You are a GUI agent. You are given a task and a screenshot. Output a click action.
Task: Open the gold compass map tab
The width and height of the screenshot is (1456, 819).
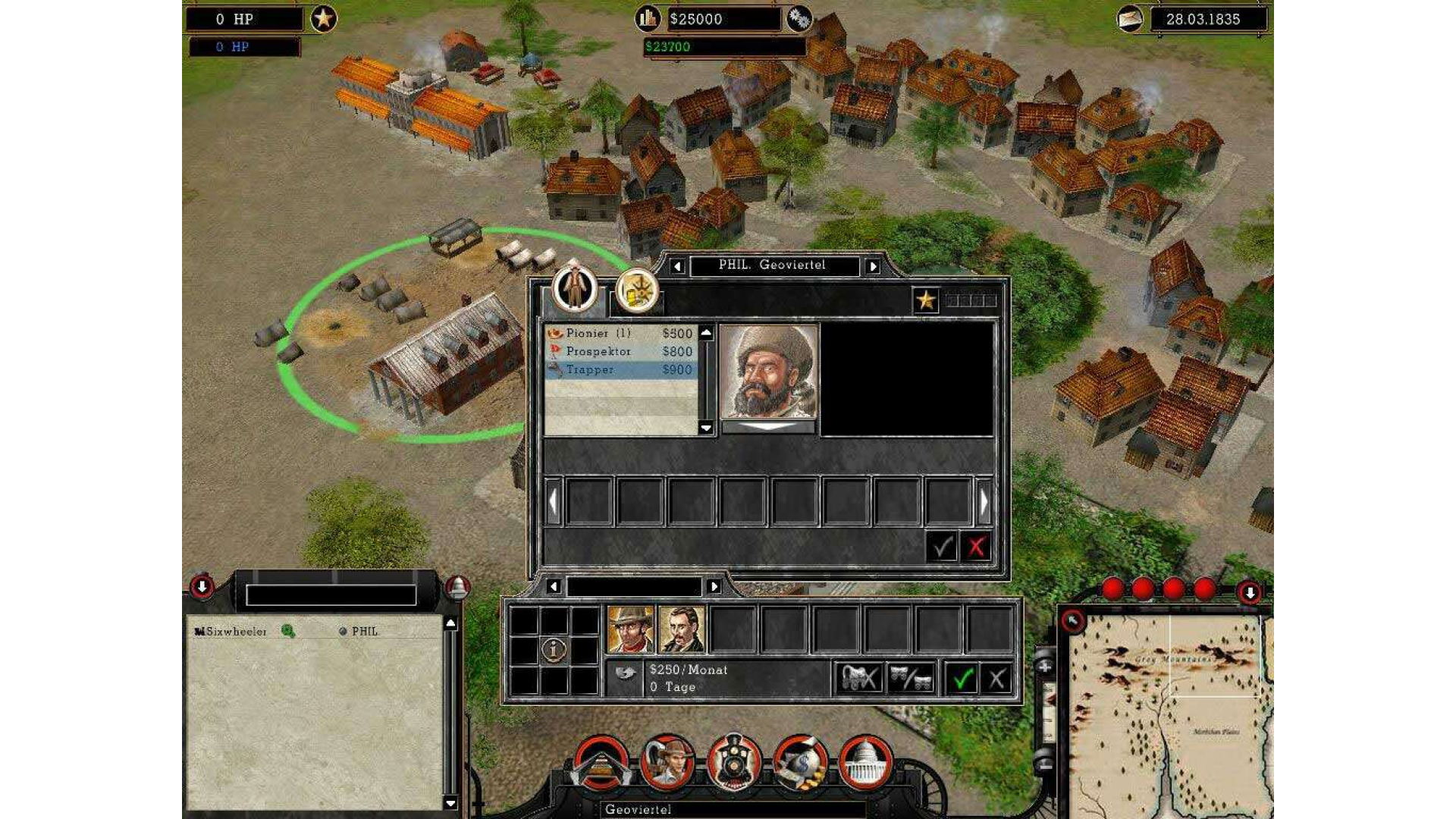click(x=637, y=292)
